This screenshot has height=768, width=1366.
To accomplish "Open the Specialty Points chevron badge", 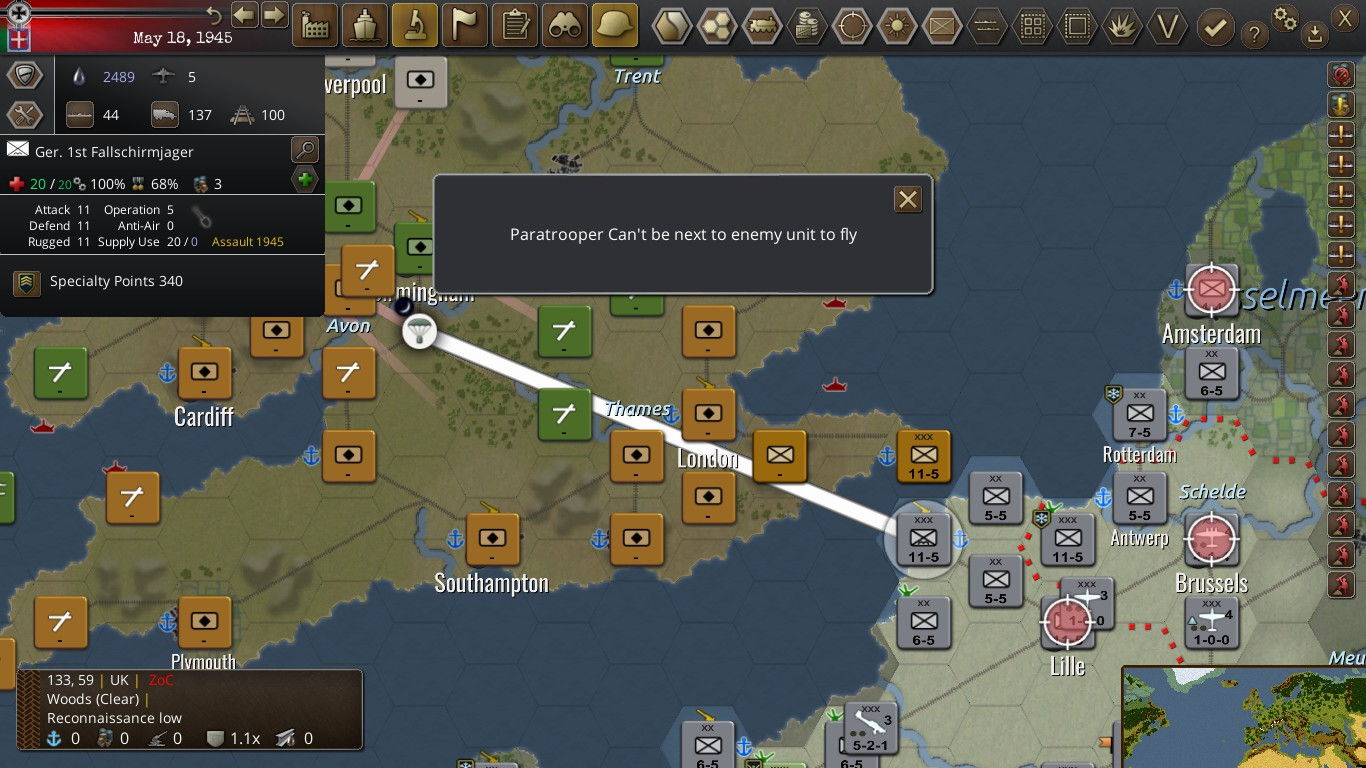I will [x=27, y=283].
